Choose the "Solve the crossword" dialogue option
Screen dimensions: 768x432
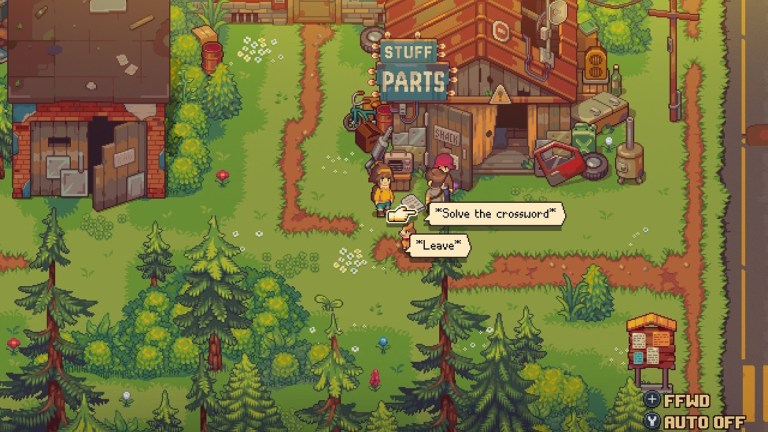[496, 214]
